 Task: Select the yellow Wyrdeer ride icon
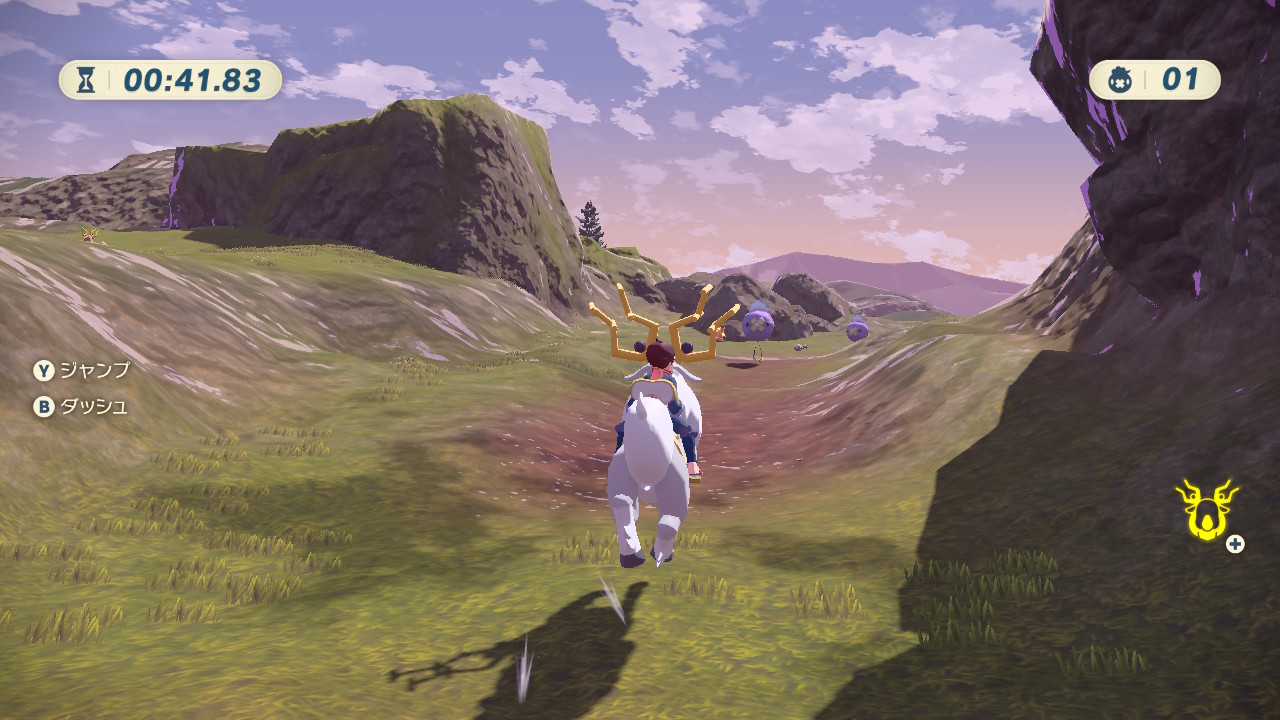click(1205, 510)
